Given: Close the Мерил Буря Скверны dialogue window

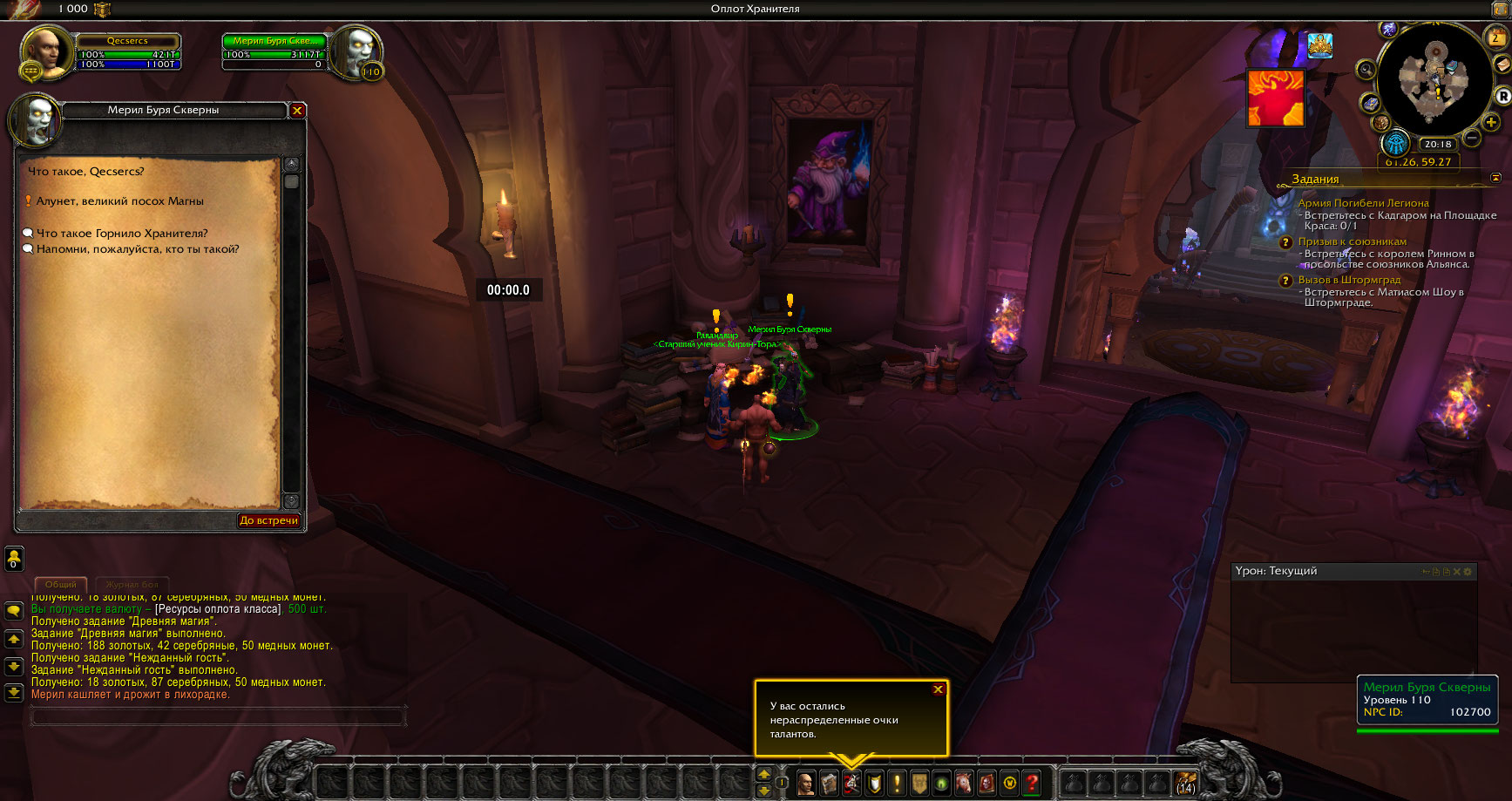Looking at the screenshot, I should (x=297, y=111).
